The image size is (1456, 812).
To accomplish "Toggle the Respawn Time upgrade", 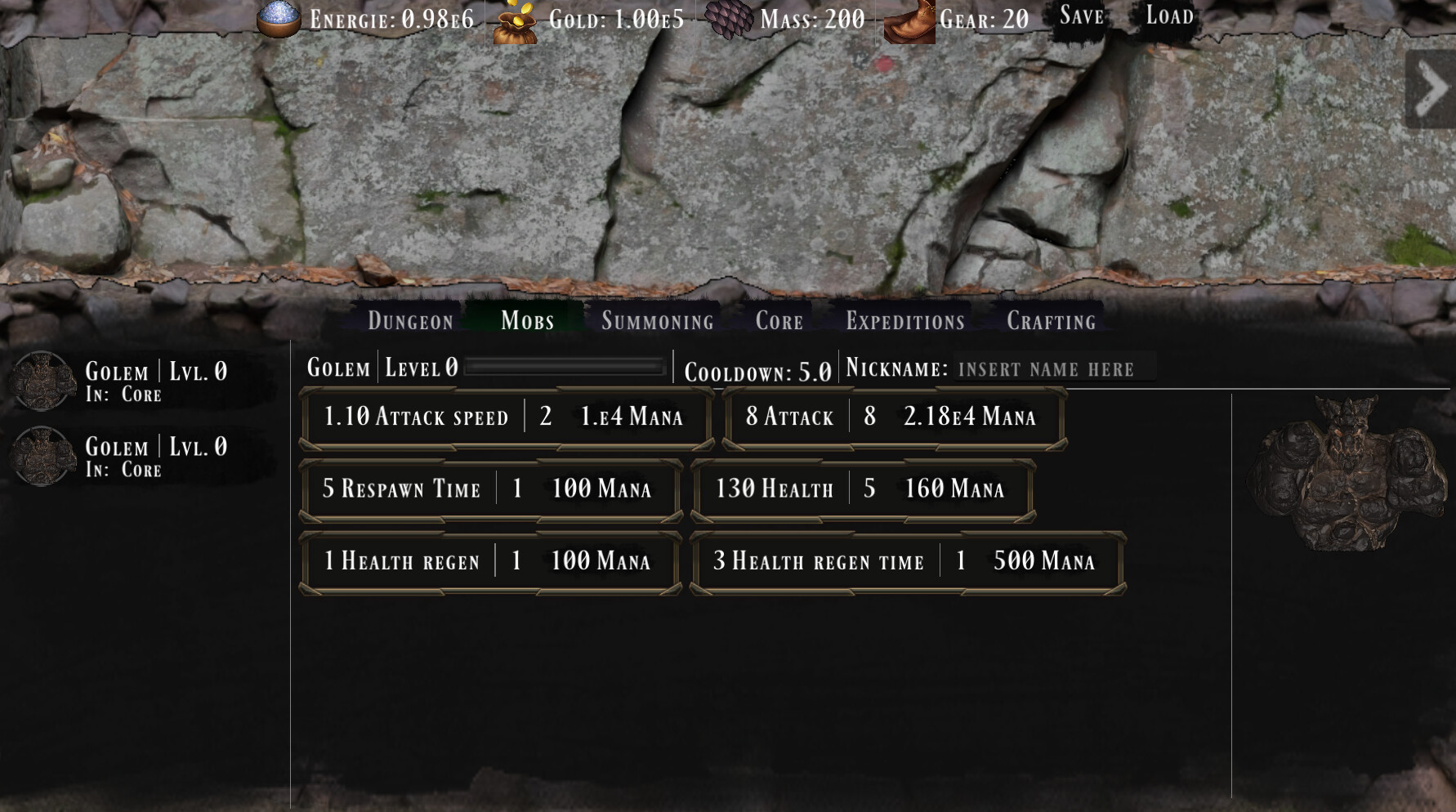I will point(490,490).
